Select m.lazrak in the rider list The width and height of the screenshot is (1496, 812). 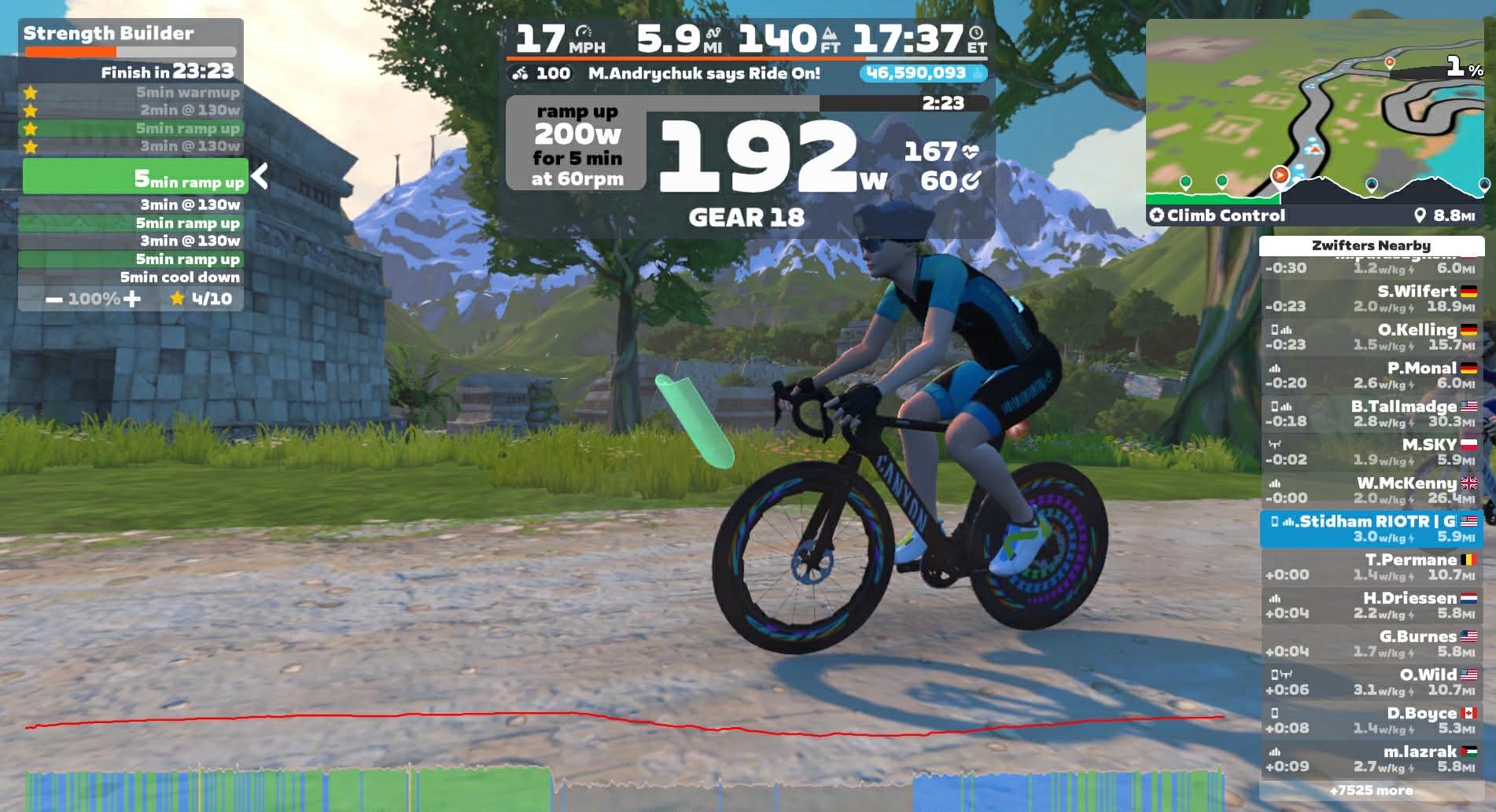point(1372,759)
